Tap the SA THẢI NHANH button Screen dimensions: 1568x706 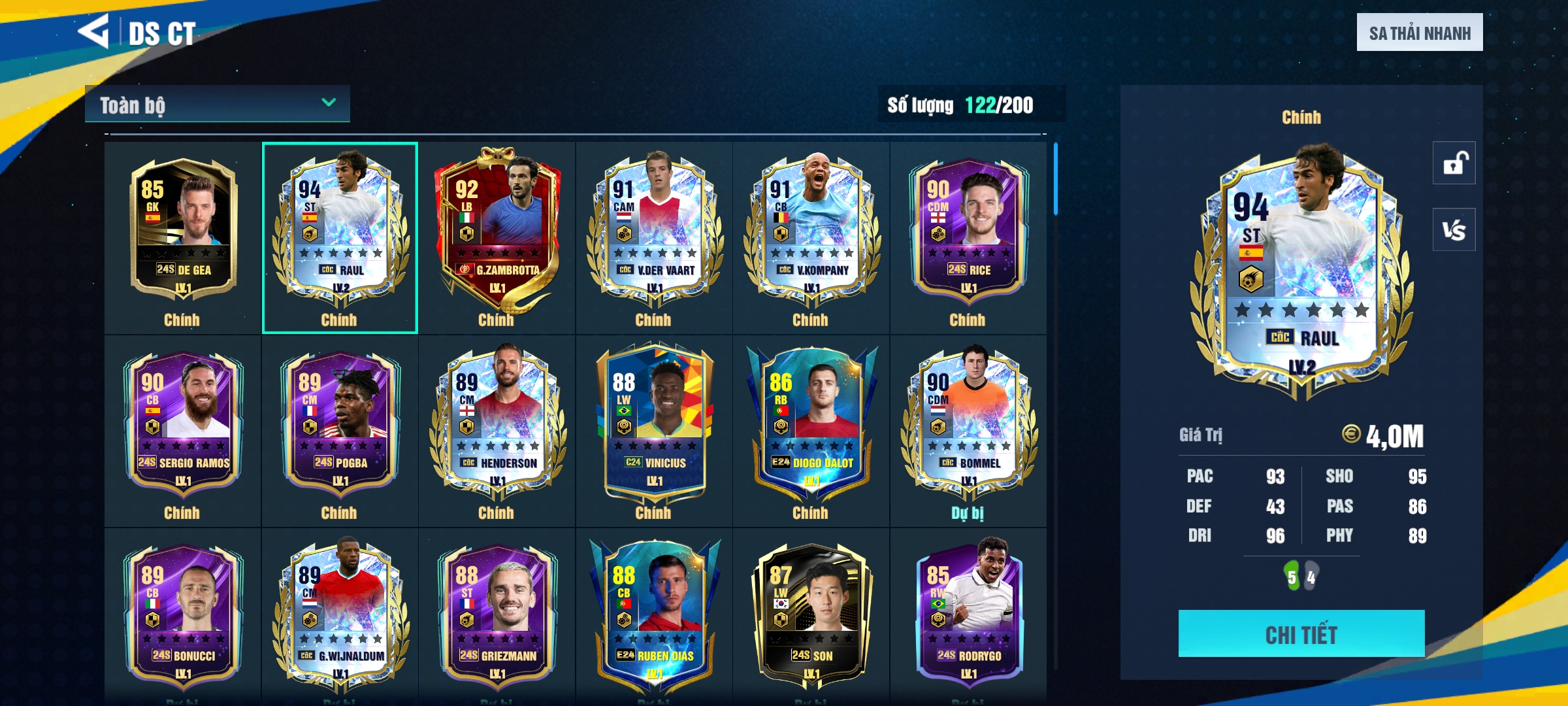coord(1419,33)
